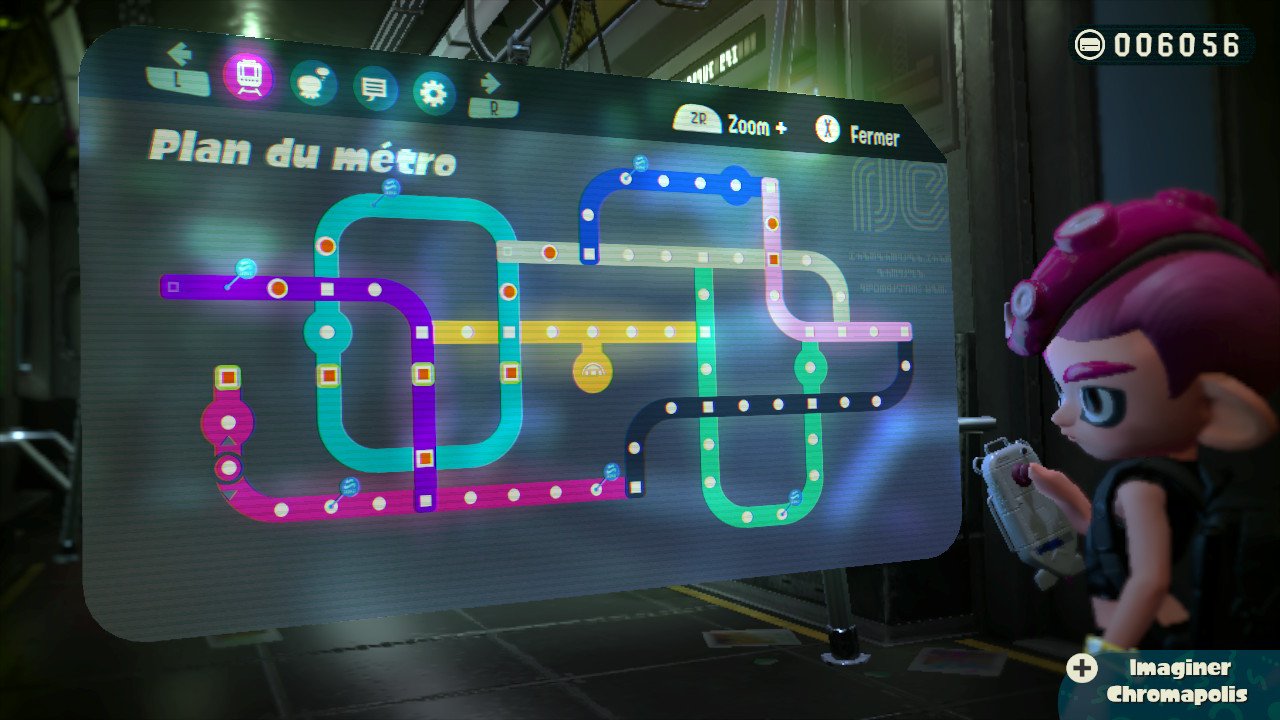
Task: Select the dark-ringed current station on magenta line
Action: point(229,467)
